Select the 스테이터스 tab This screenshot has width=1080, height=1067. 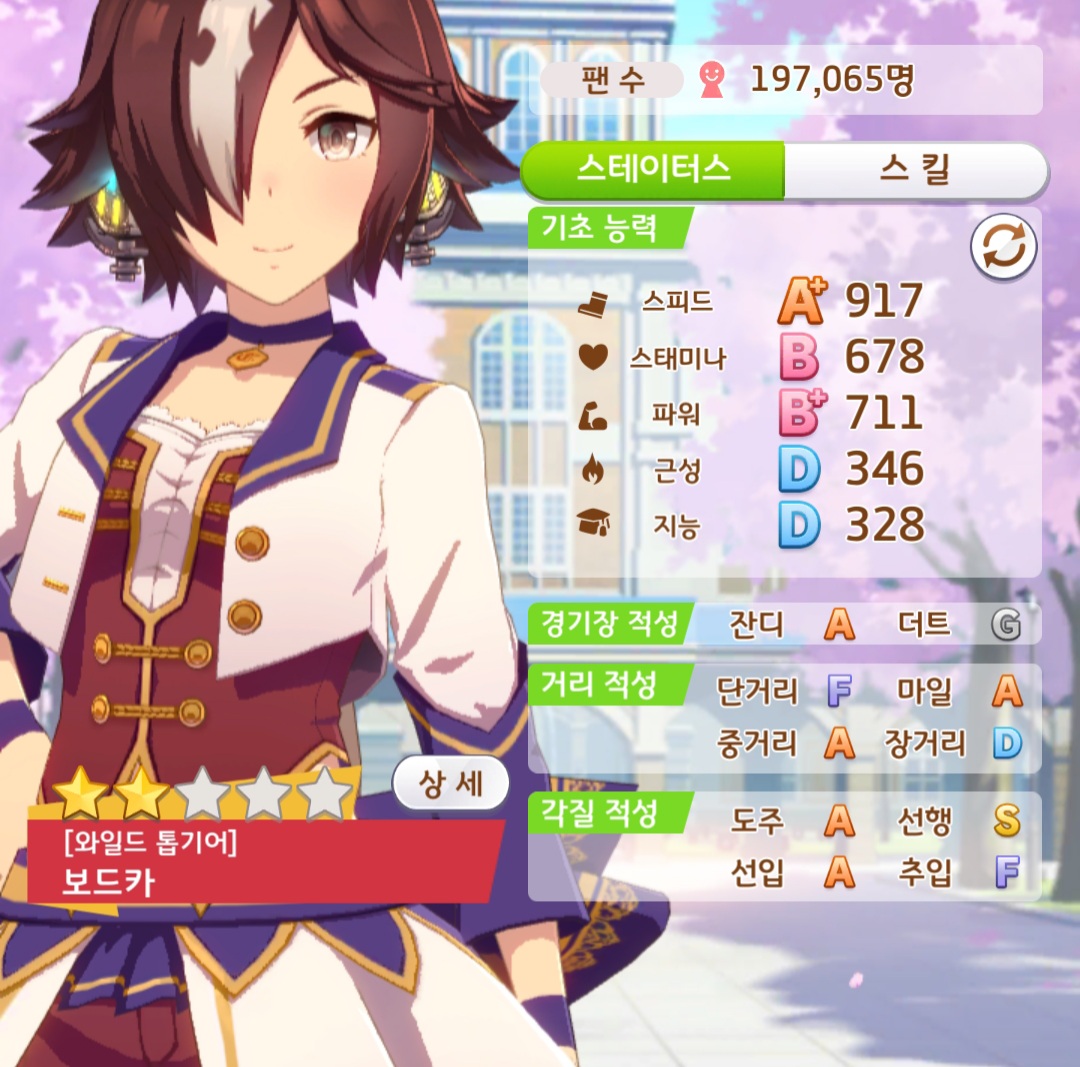pyautogui.click(x=653, y=170)
